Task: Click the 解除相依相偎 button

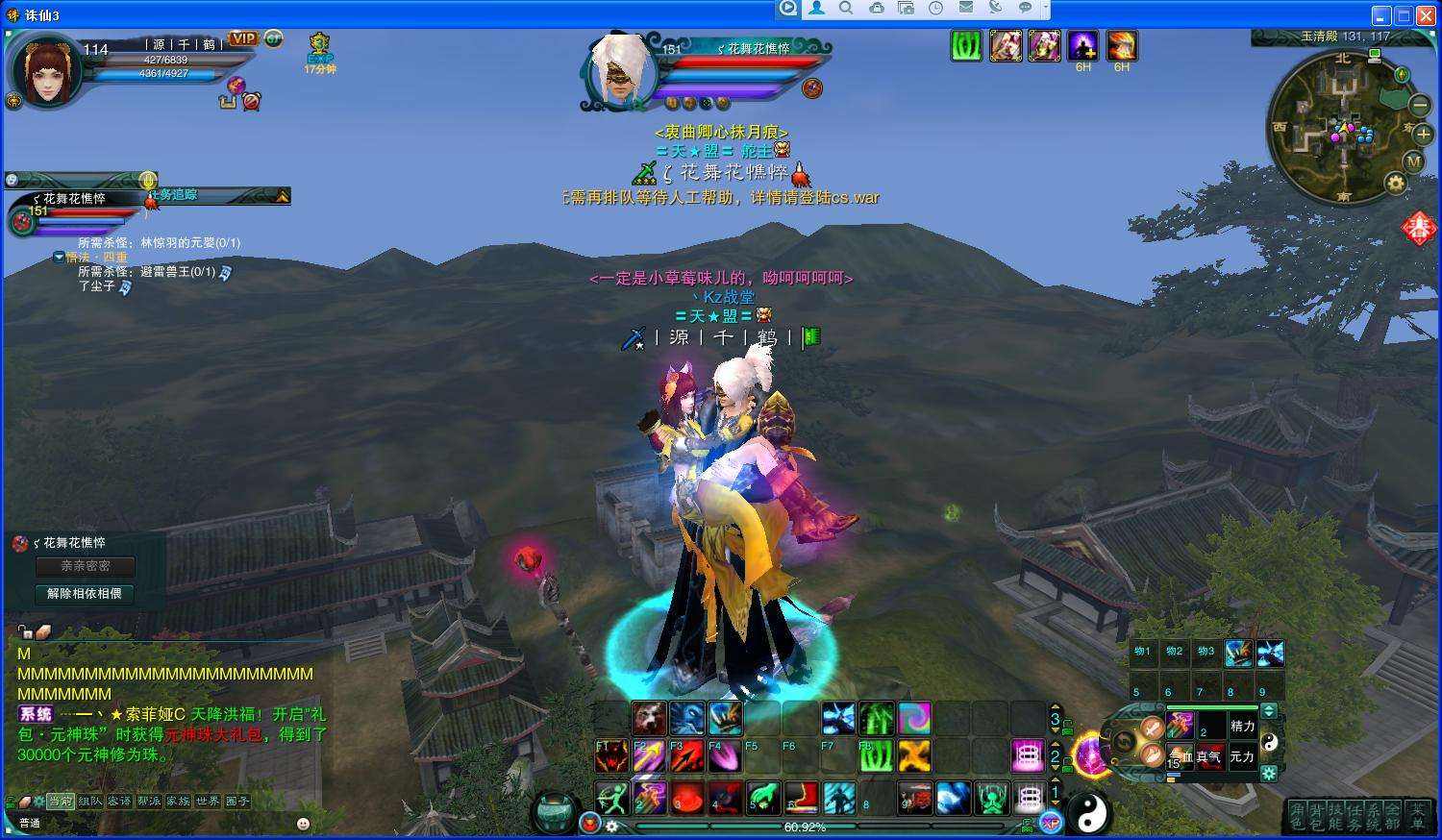Action: (x=85, y=594)
